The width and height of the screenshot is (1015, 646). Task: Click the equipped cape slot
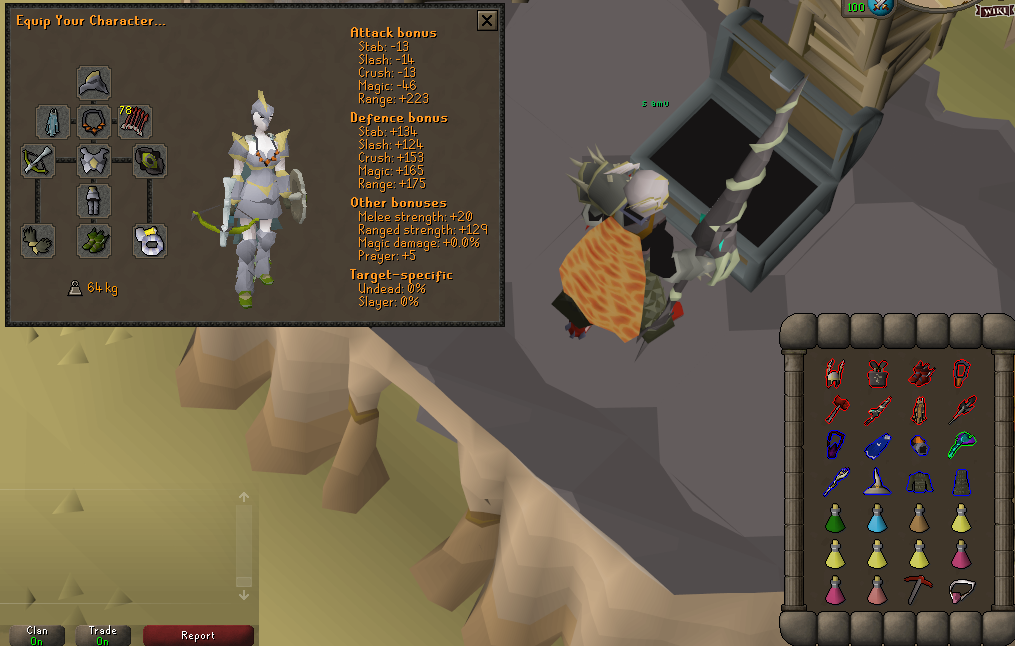(x=53, y=122)
